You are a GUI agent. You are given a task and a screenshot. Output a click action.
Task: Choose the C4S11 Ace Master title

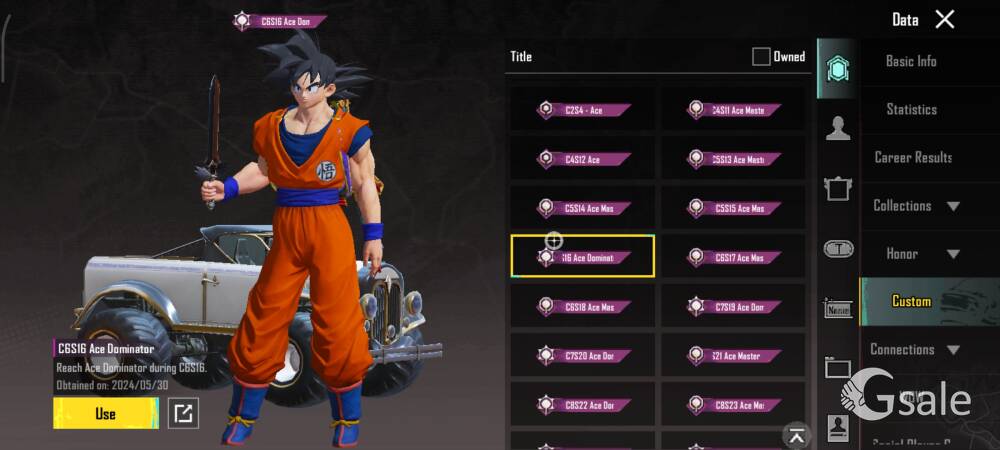point(733,109)
